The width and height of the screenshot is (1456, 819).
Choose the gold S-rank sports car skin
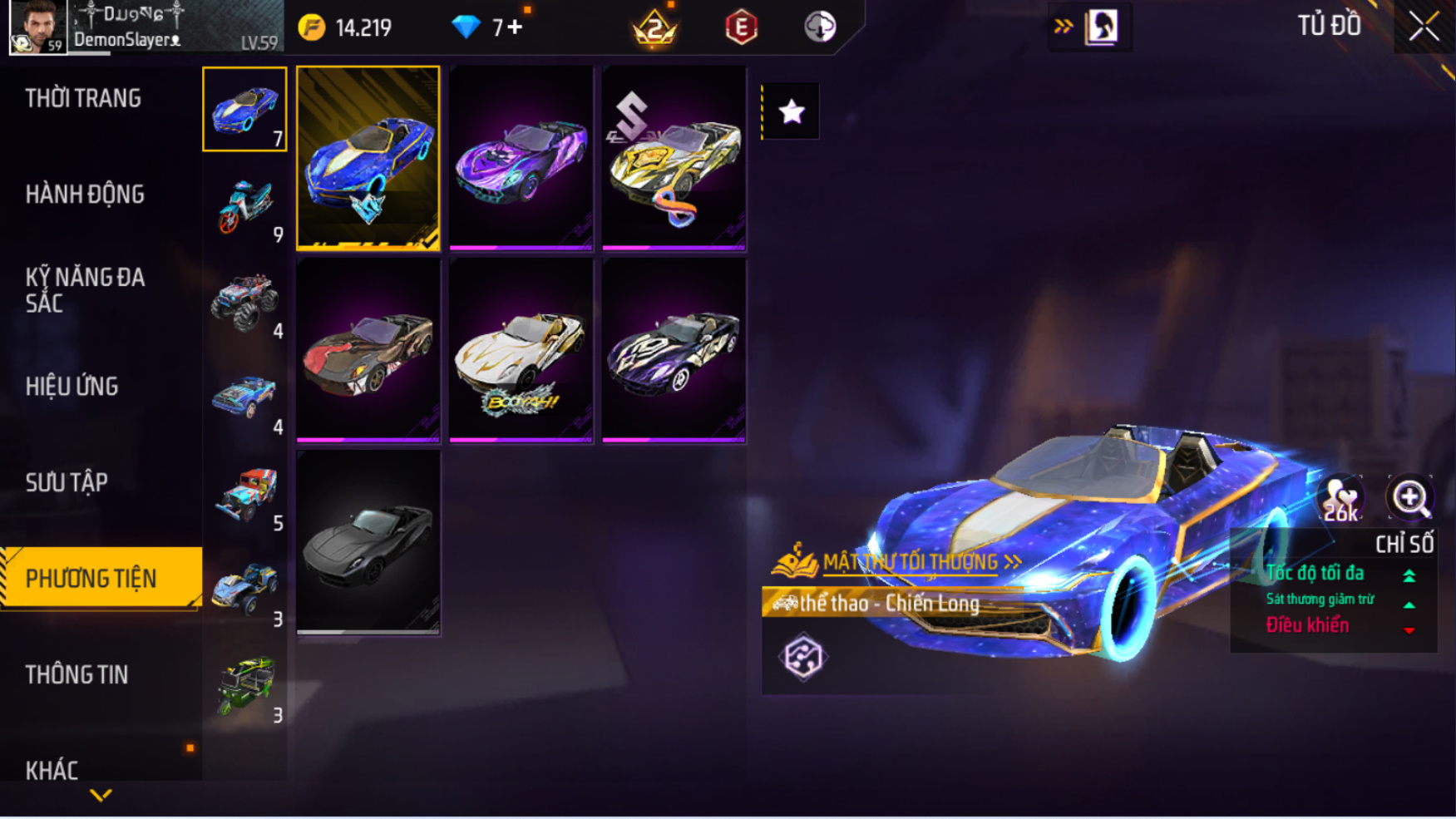pos(674,158)
